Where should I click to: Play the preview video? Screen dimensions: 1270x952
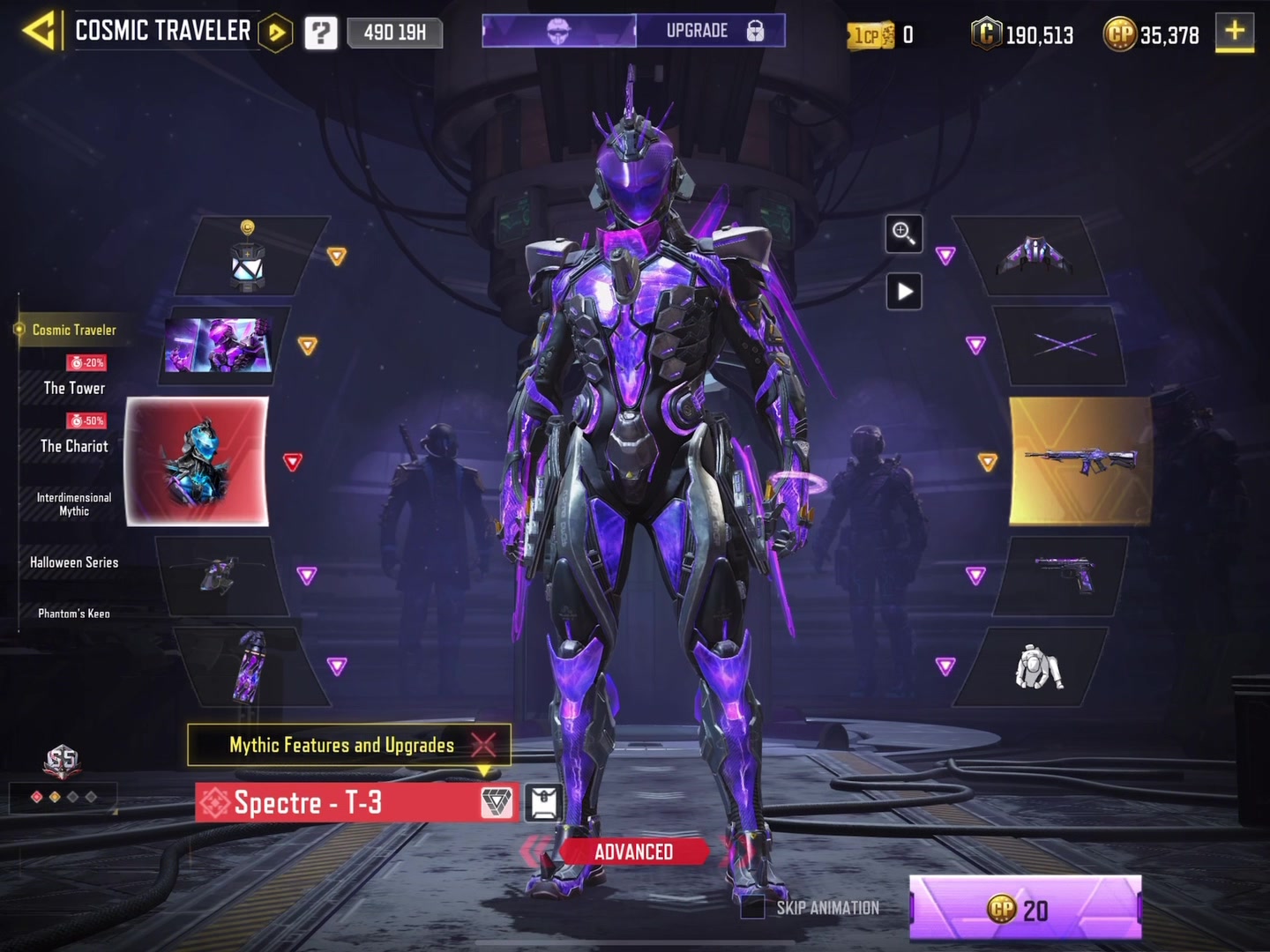(x=904, y=292)
